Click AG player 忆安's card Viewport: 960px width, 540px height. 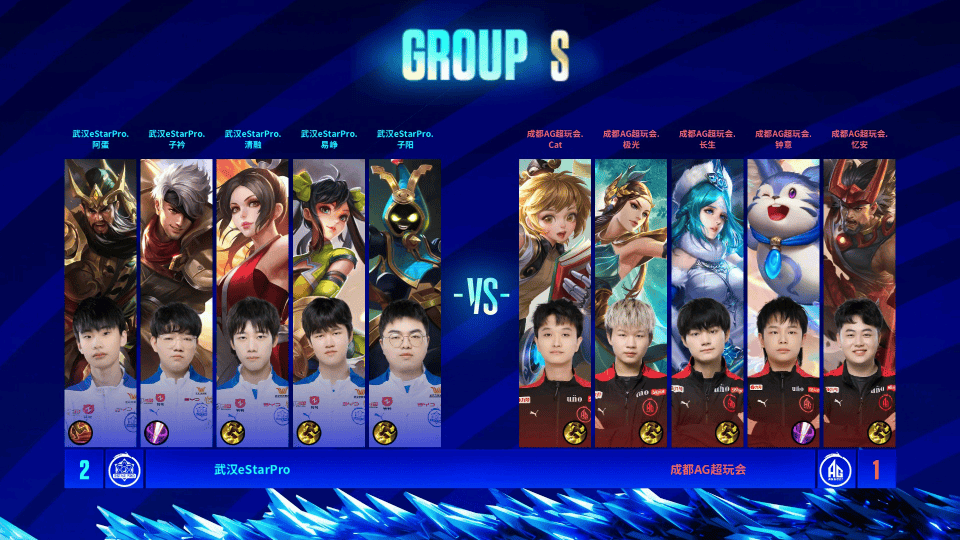click(860, 302)
